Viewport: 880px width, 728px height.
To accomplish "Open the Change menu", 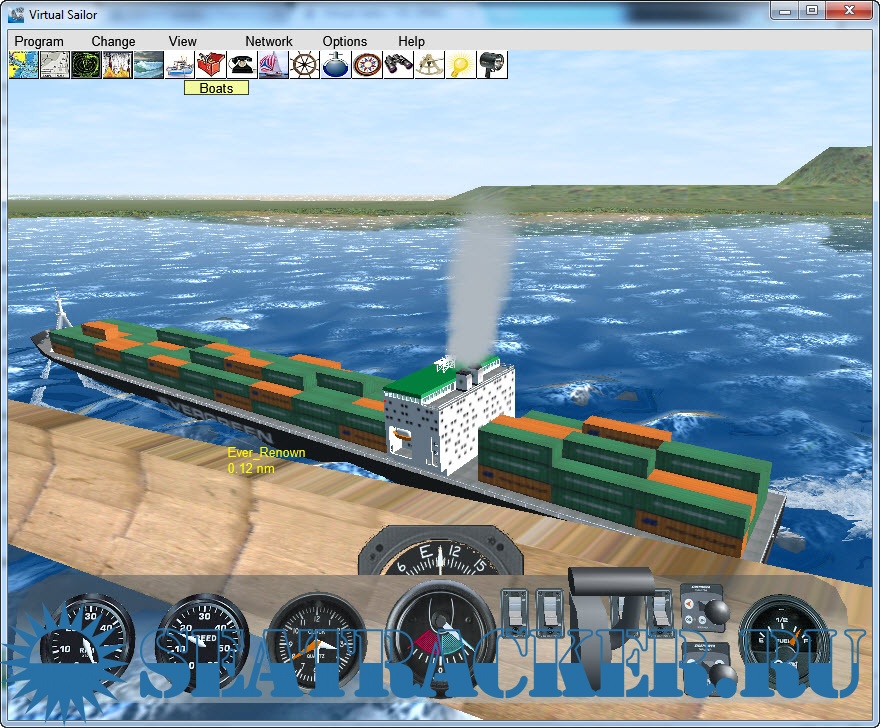I will (x=113, y=41).
